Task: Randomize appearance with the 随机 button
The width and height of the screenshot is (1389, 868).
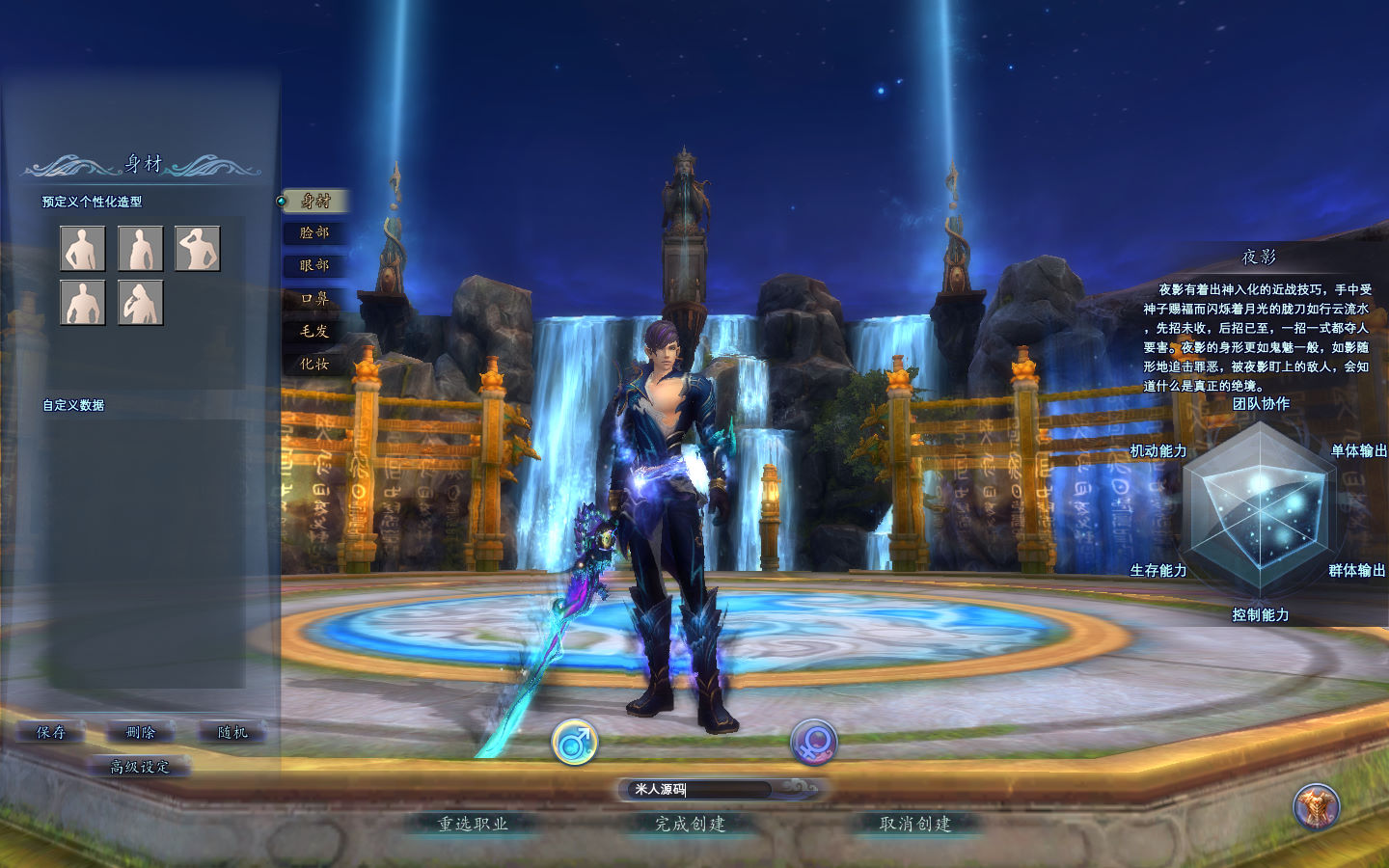Action: [x=232, y=733]
